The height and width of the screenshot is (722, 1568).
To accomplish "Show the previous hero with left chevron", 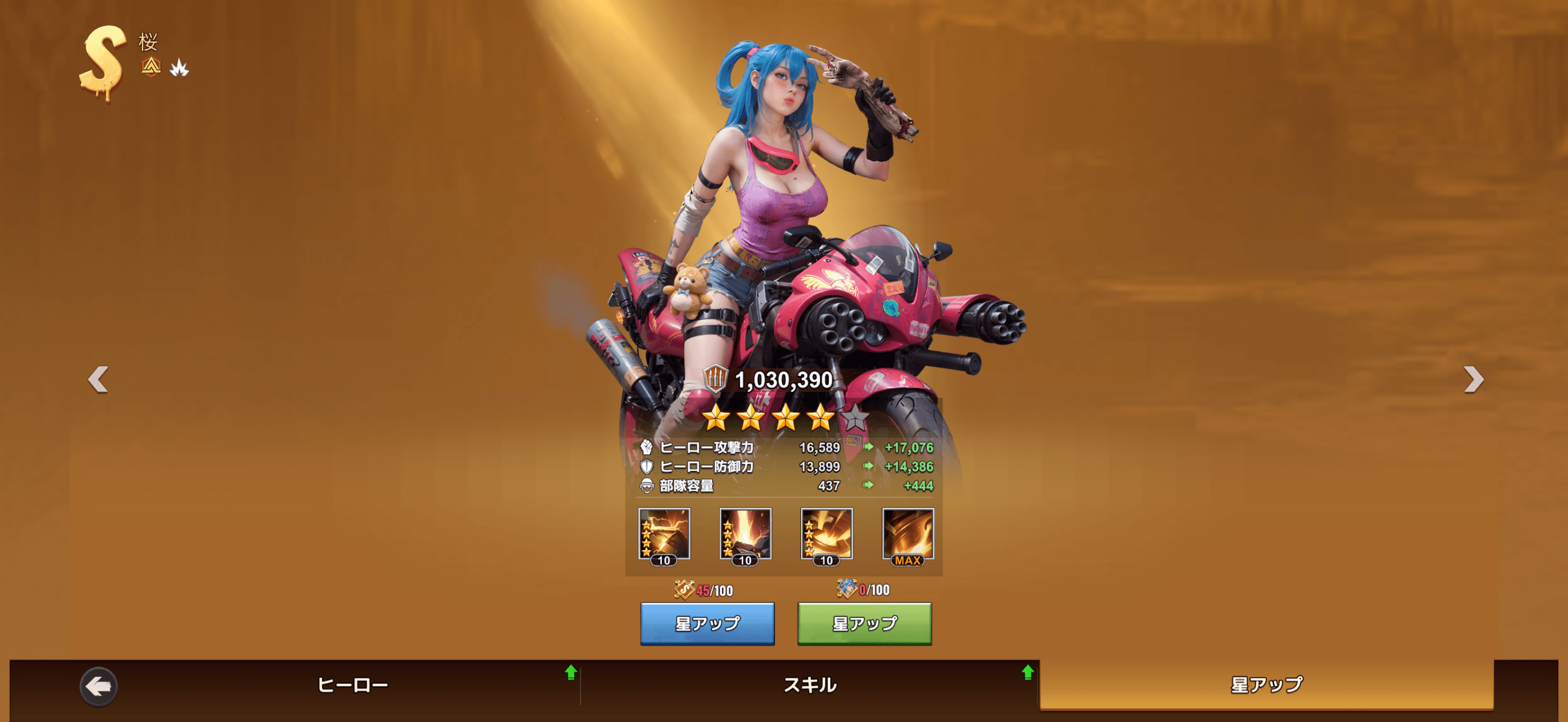I will point(98,379).
